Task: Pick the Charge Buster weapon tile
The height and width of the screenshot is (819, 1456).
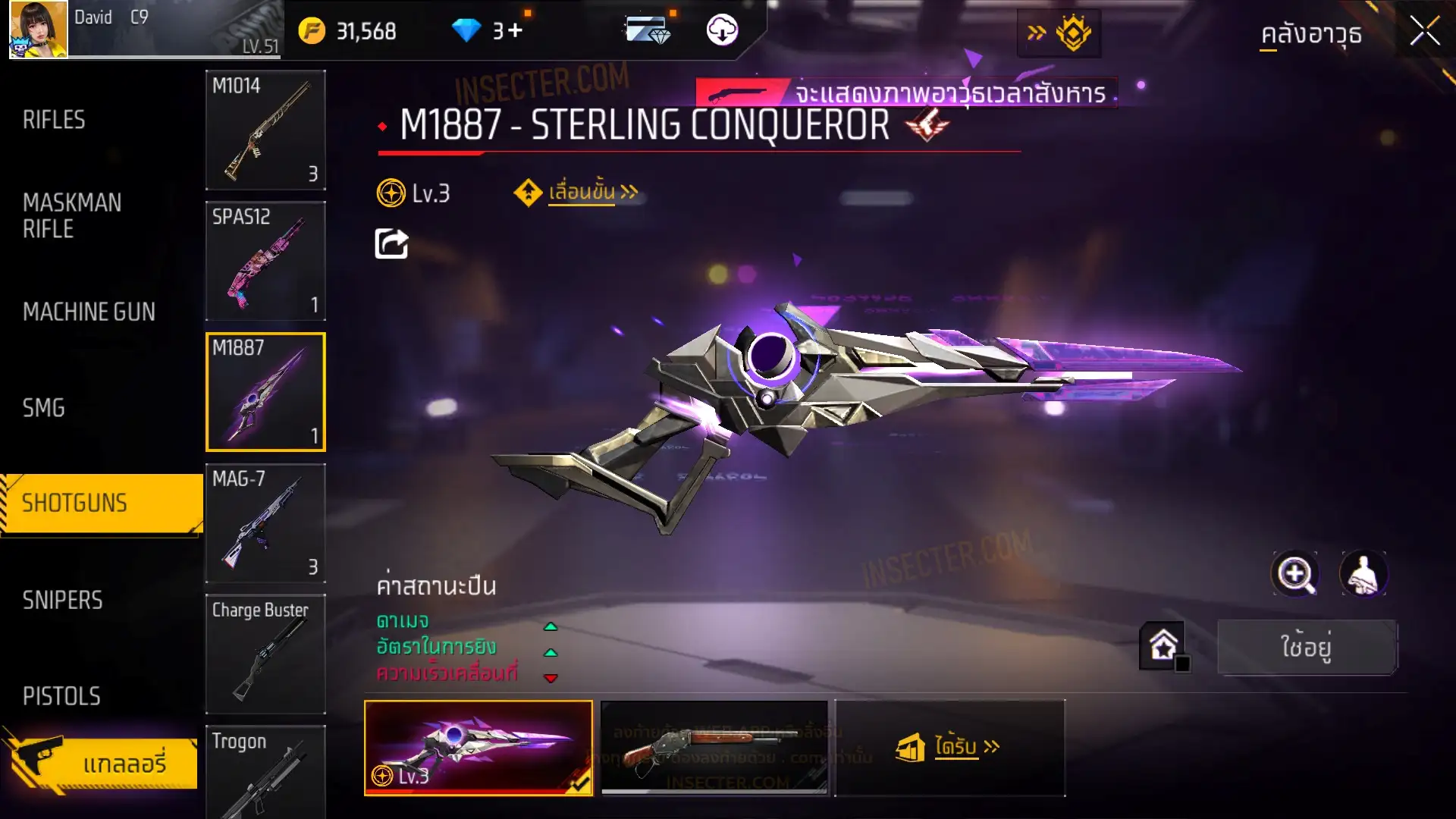Action: pyautogui.click(x=265, y=654)
